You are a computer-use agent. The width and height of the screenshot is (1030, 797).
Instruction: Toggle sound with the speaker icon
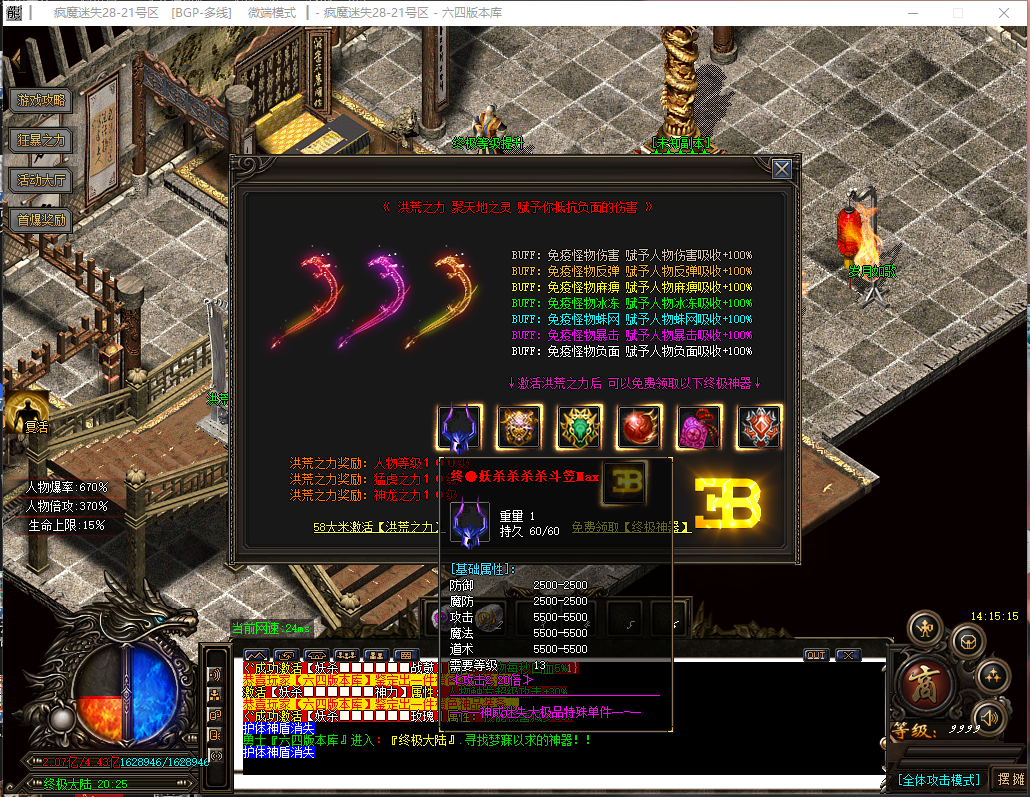click(988, 716)
